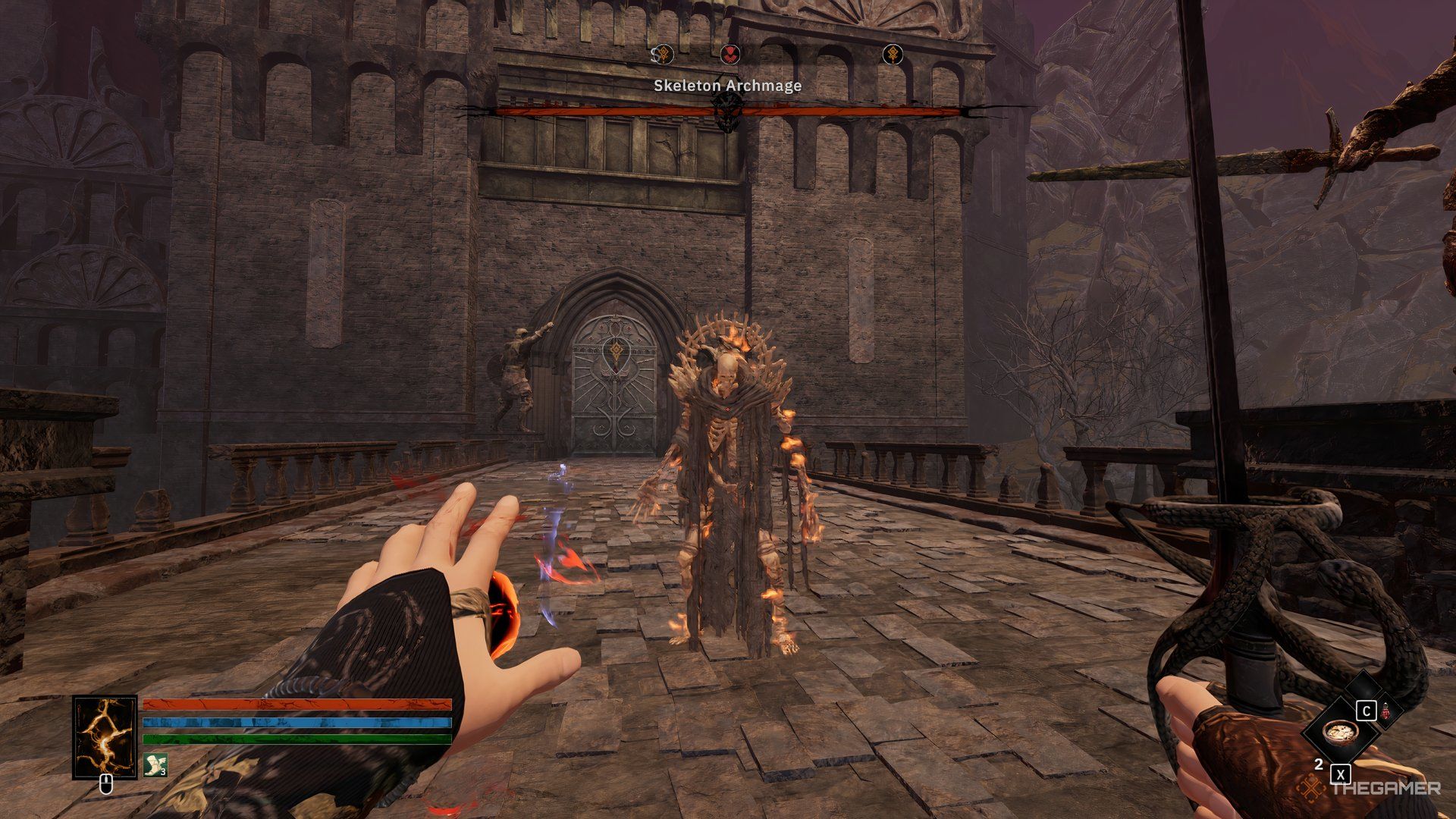Click the red enemy marker on the compass

click(x=730, y=54)
